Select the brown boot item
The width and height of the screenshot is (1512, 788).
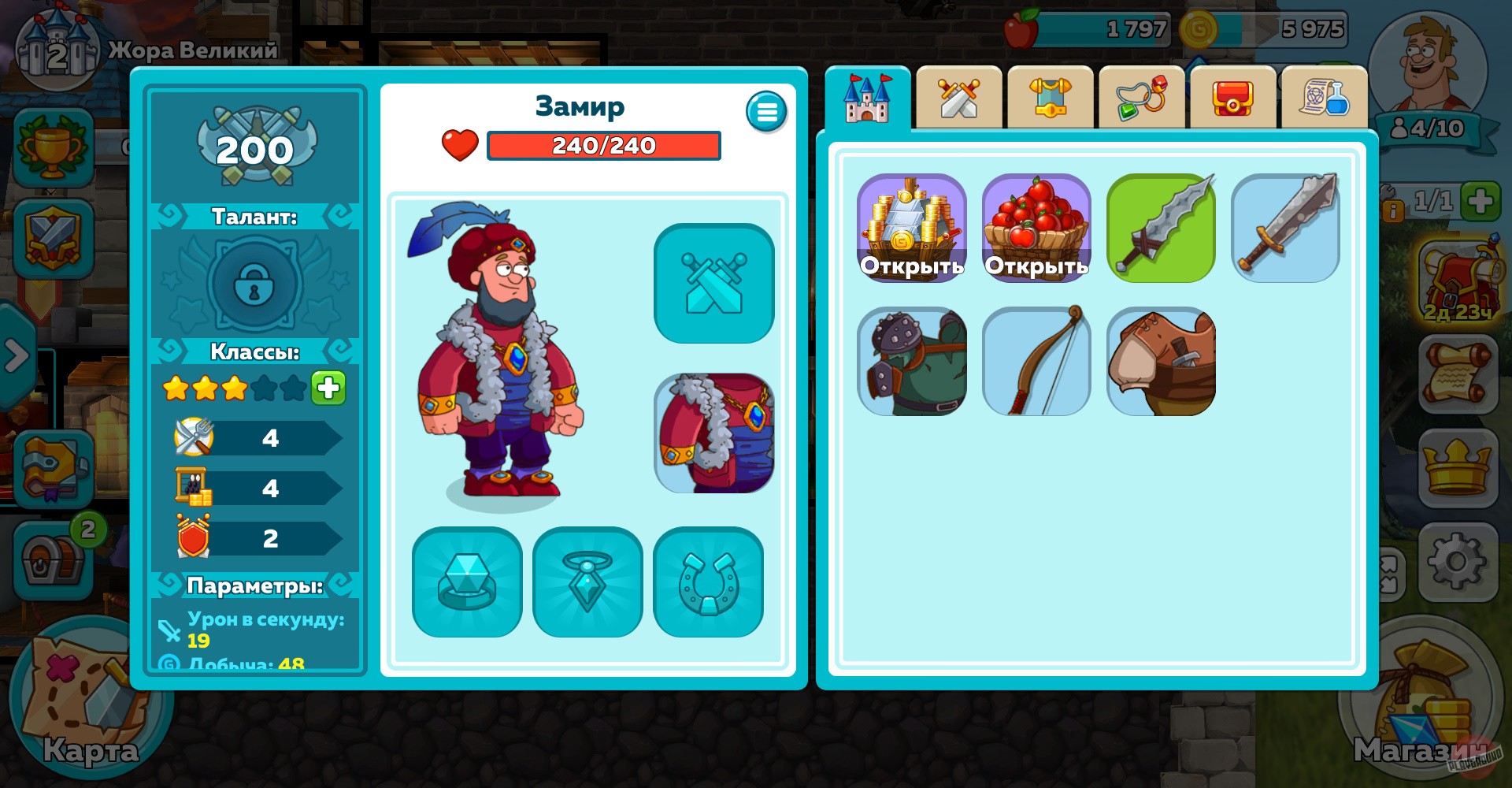pyautogui.click(x=1161, y=362)
